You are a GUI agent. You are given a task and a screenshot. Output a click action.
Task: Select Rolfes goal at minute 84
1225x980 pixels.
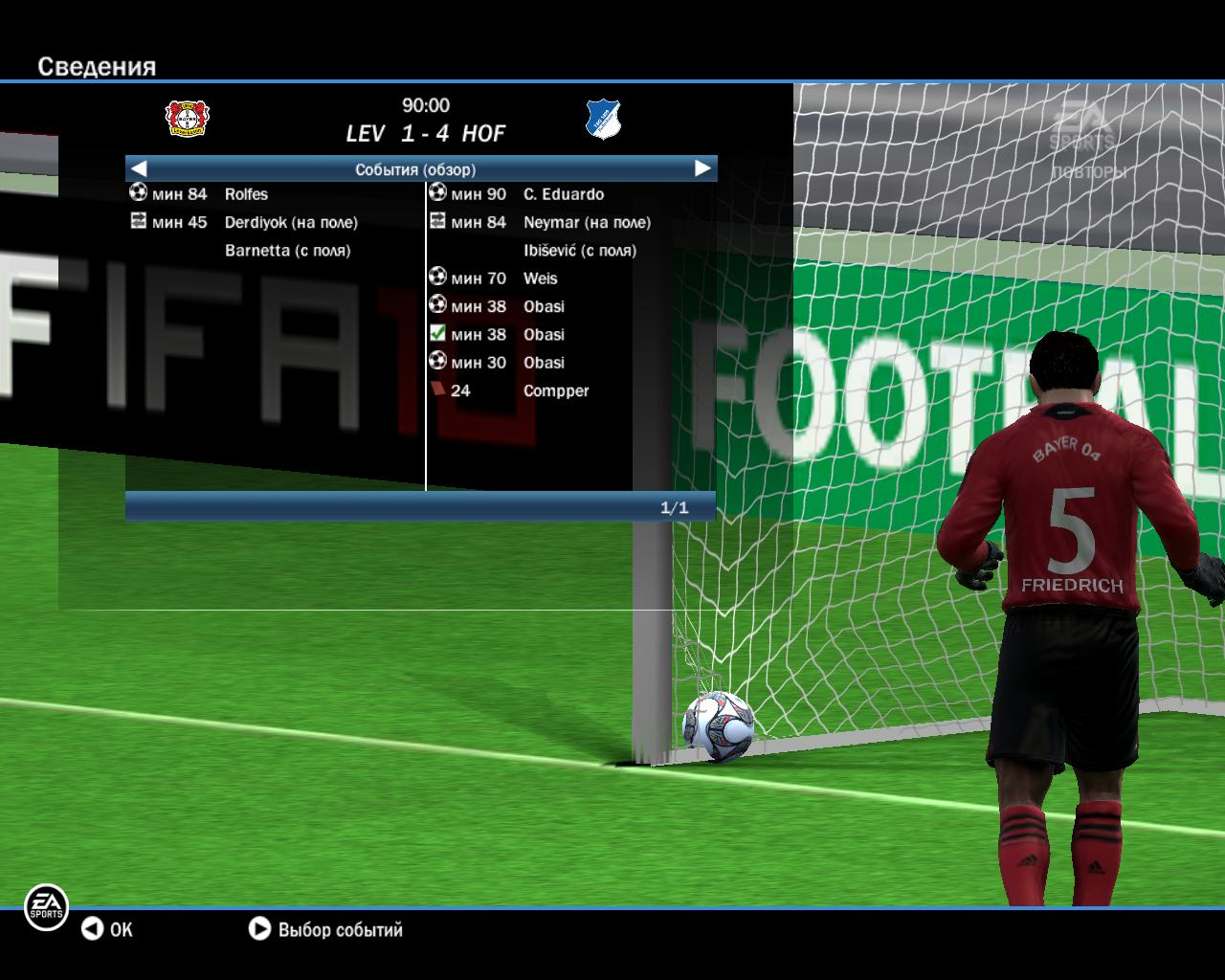click(x=246, y=194)
